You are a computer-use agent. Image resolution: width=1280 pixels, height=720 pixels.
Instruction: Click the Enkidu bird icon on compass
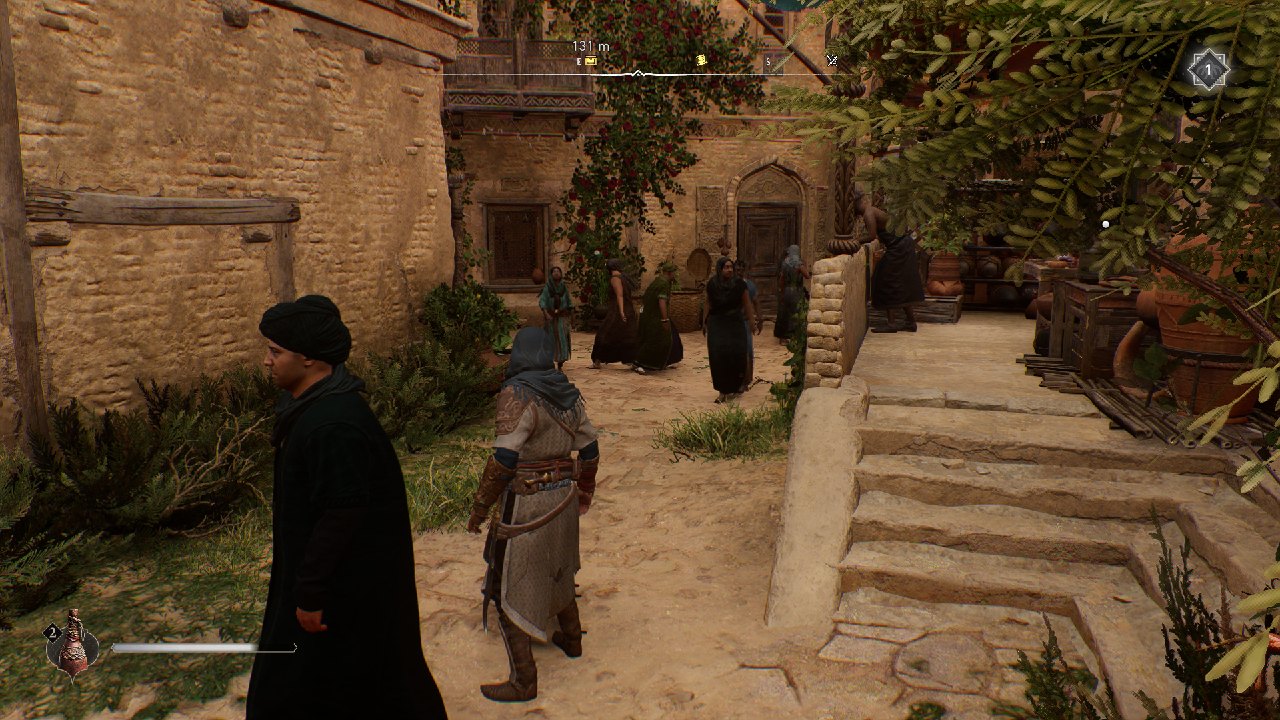point(831,60)
